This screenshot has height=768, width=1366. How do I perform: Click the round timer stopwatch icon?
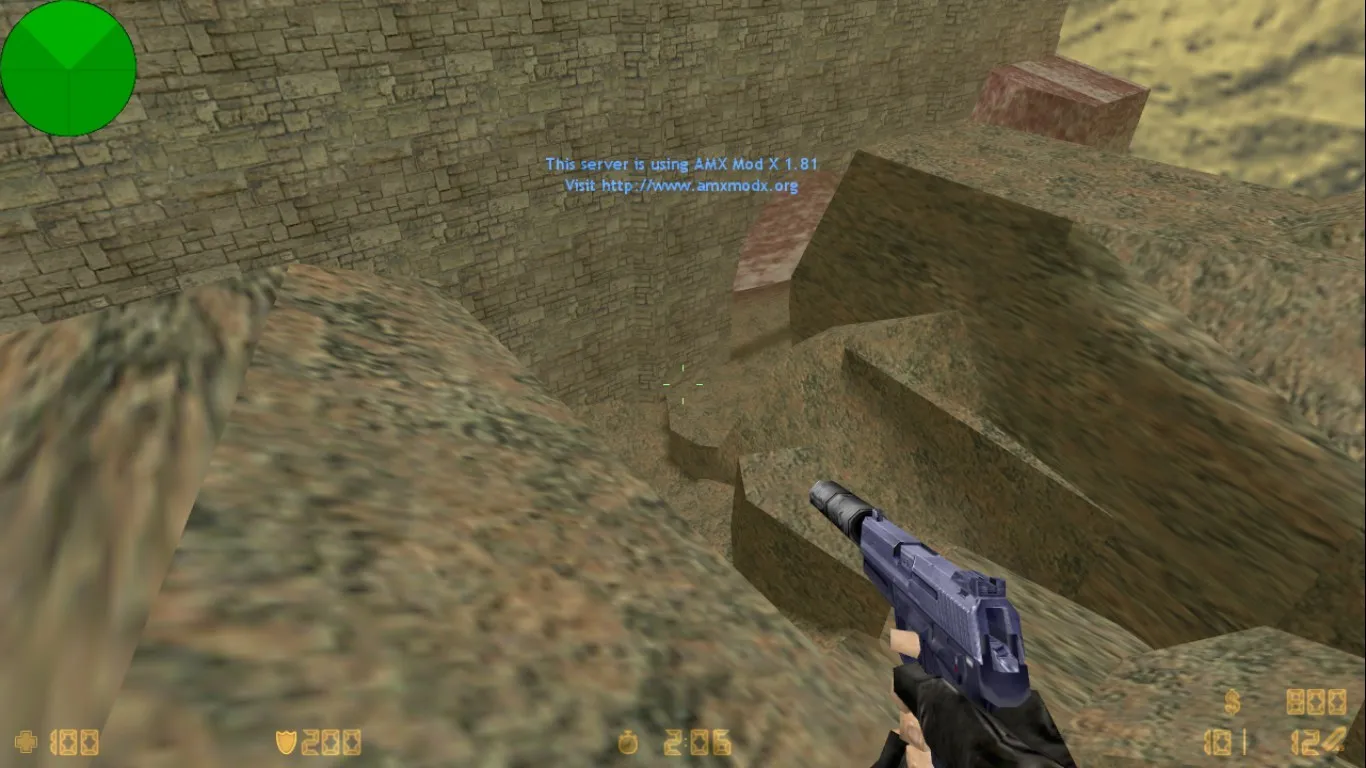pos(630,742)
